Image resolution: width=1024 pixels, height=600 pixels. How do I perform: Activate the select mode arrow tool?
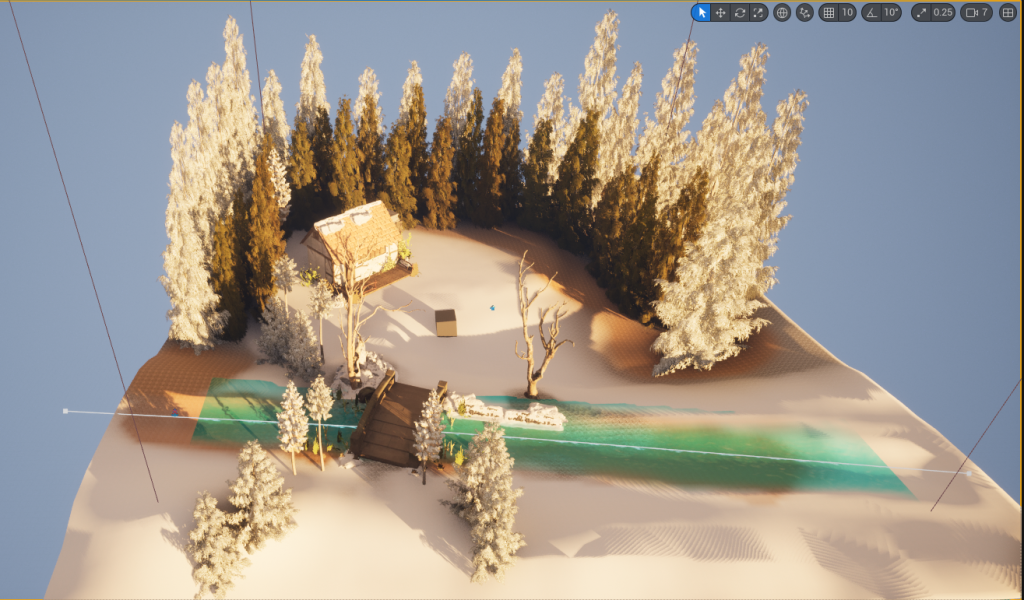coord(701,13)
